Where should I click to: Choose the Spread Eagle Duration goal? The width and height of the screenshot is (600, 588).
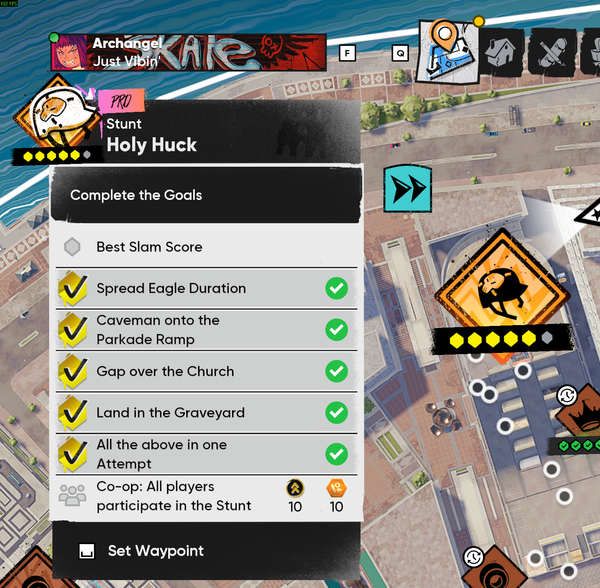pyautogui.click(x=205, y=289)
